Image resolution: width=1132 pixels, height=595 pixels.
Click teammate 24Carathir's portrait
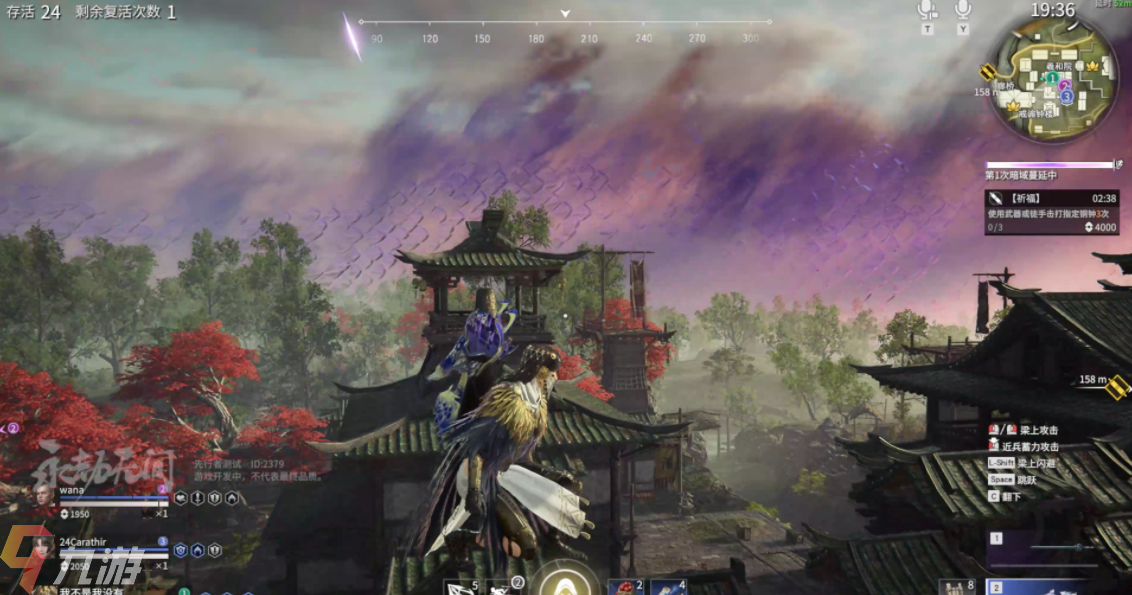(x=44, y=550)
